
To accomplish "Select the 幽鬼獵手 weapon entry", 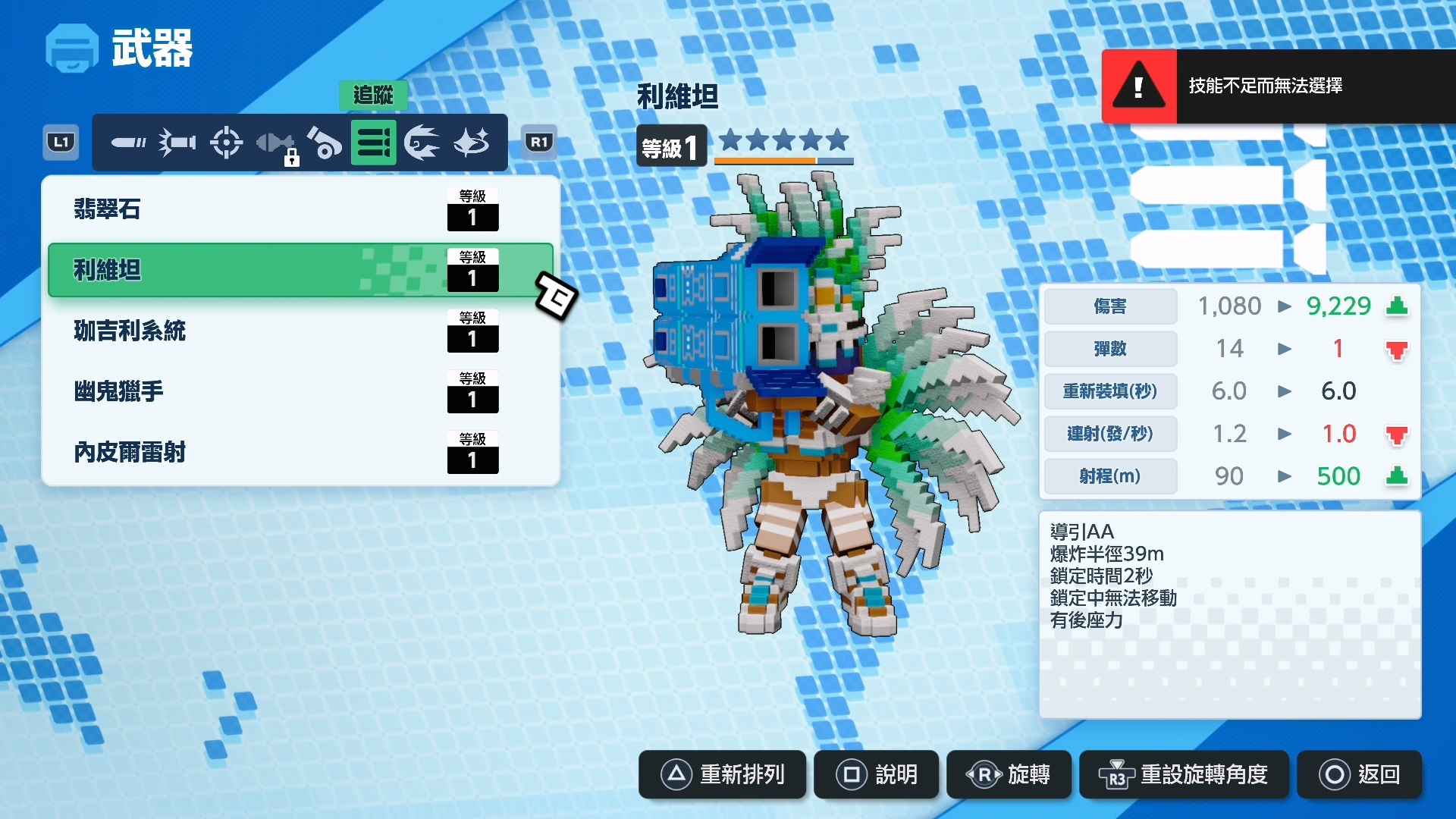I will 300,391.
